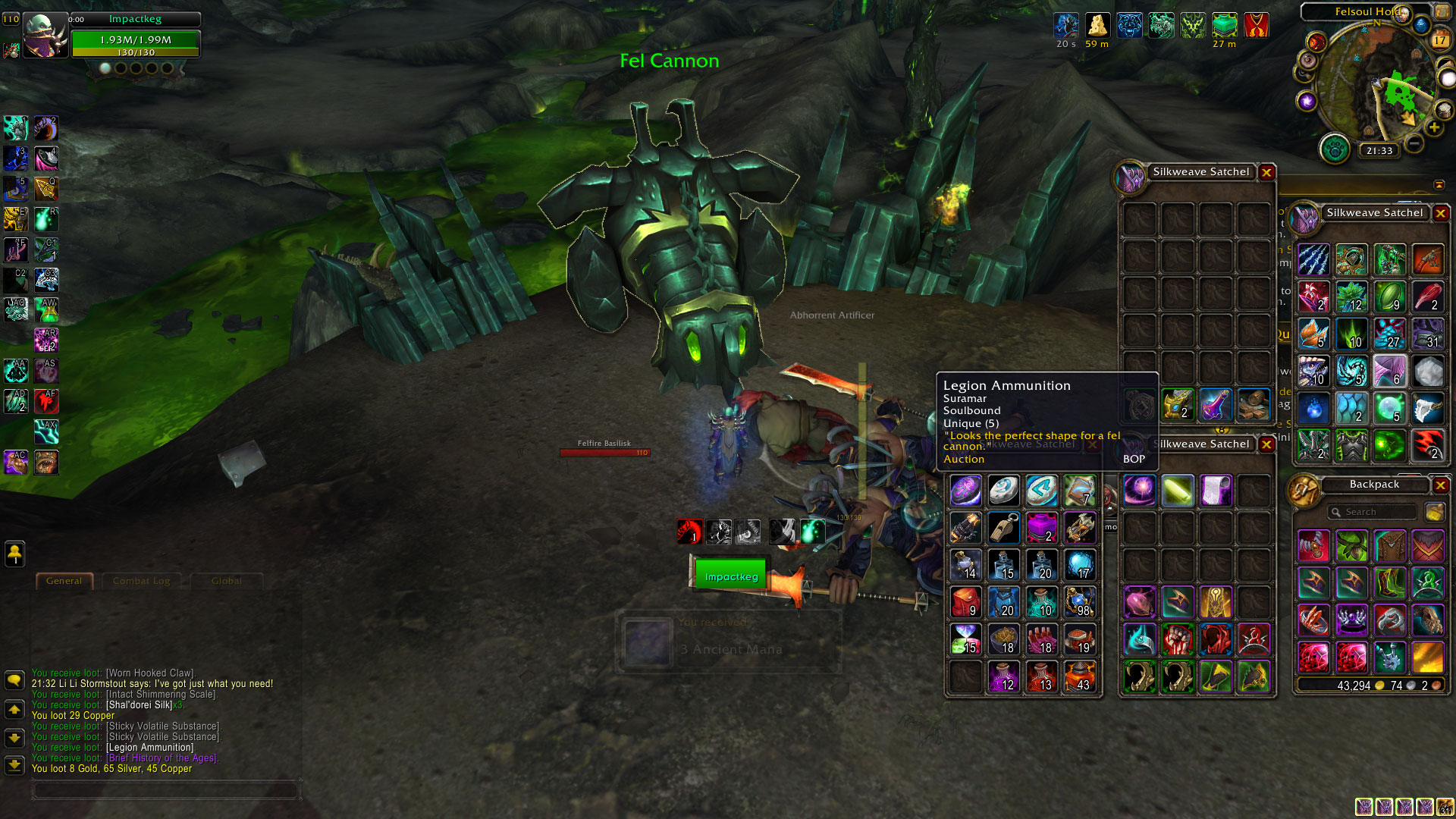Switch to the Combat Log chat tab
Image resolution: width=1456 pixels, height=819 pixels.
142,582
